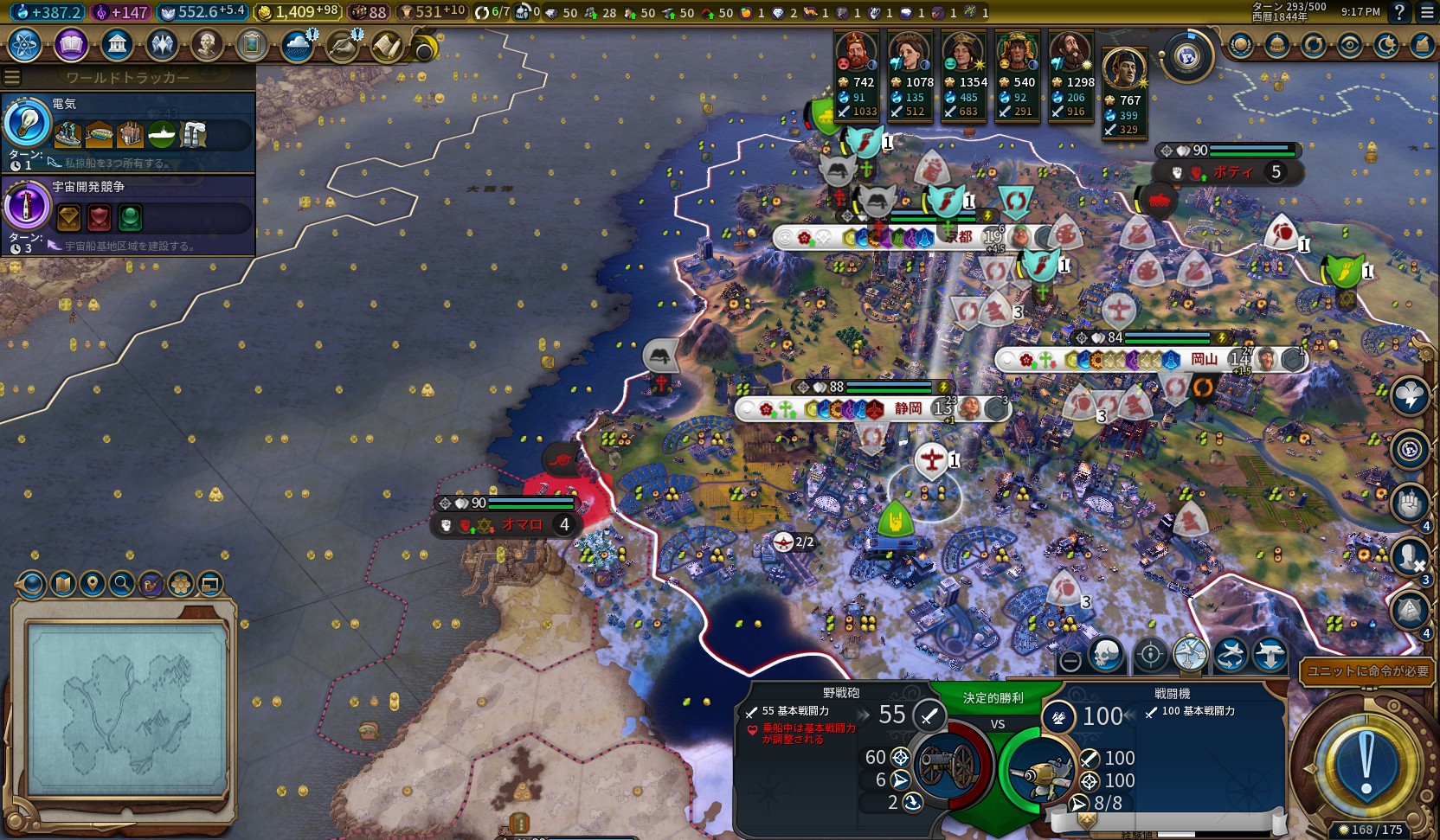Open the Civilopedia question mark button
Image resolution: width=1440 pixels, height=840 pixels.
[1399, 12]
